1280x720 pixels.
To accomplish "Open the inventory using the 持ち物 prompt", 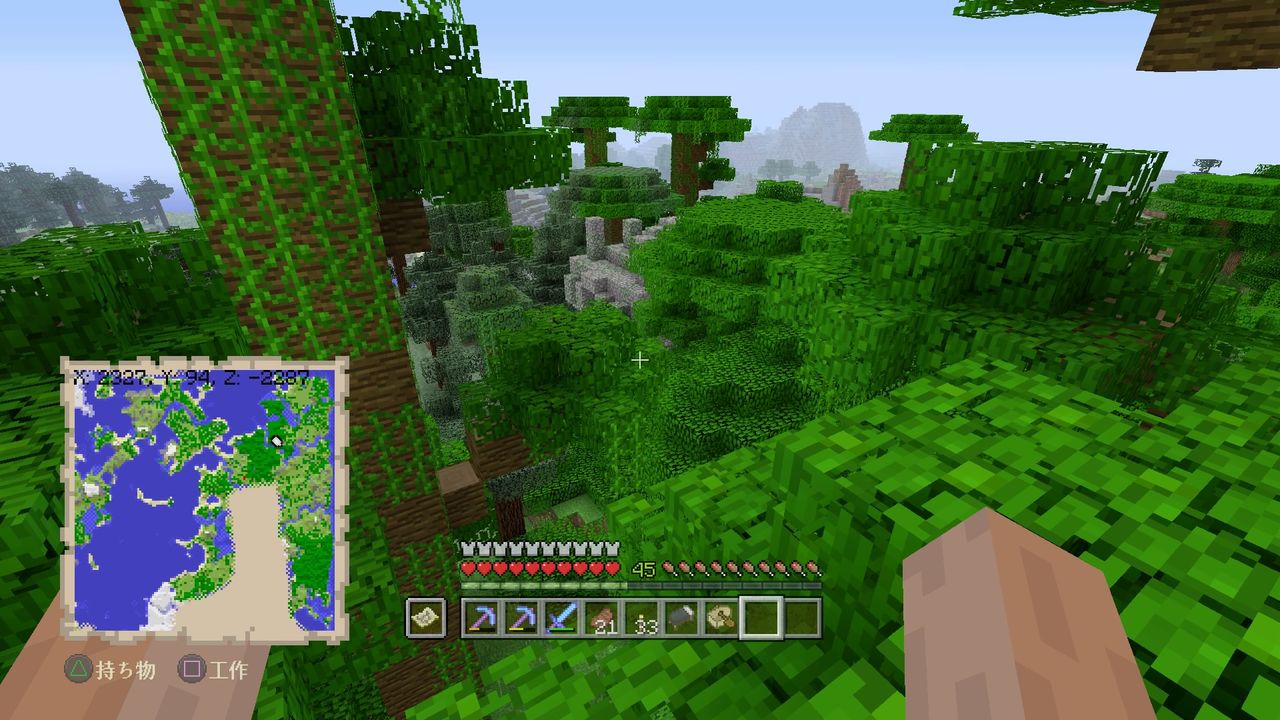I will [126, 668].
